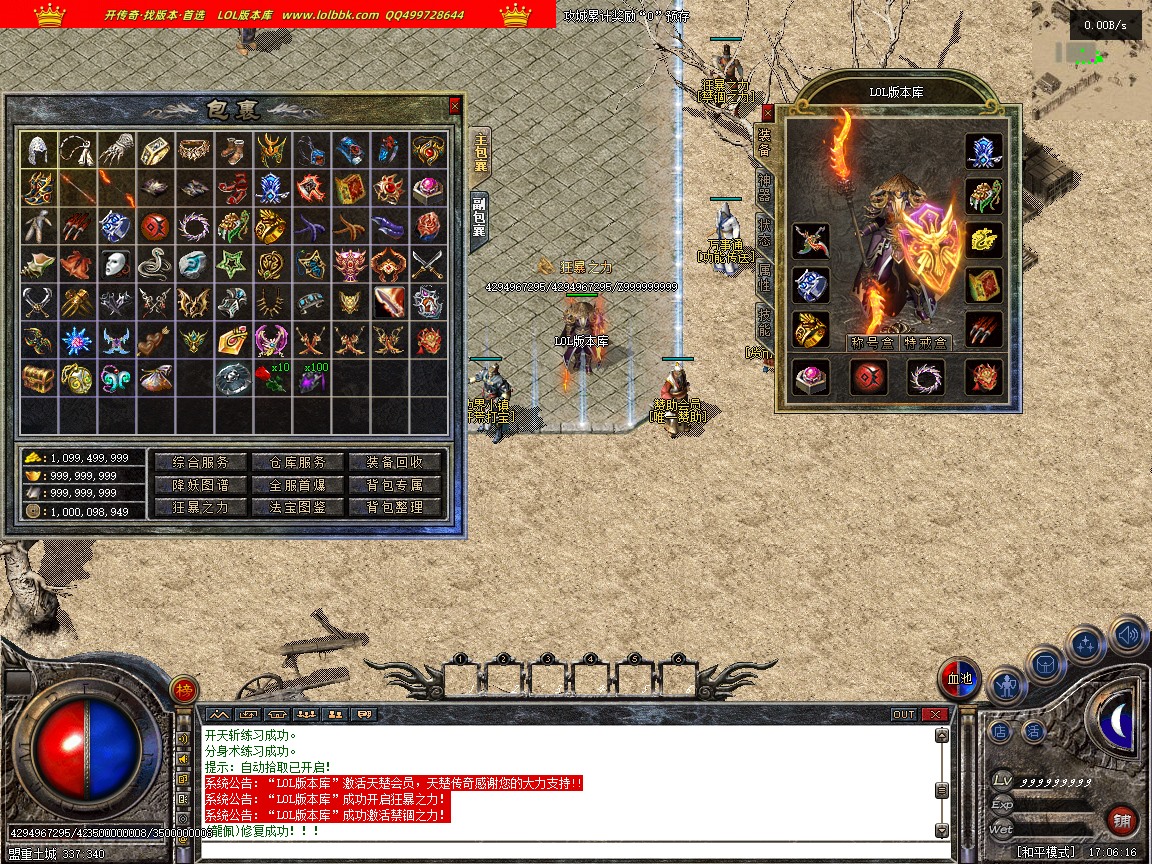Select the white mask item
1152x864 pixels.
[117, 265]
